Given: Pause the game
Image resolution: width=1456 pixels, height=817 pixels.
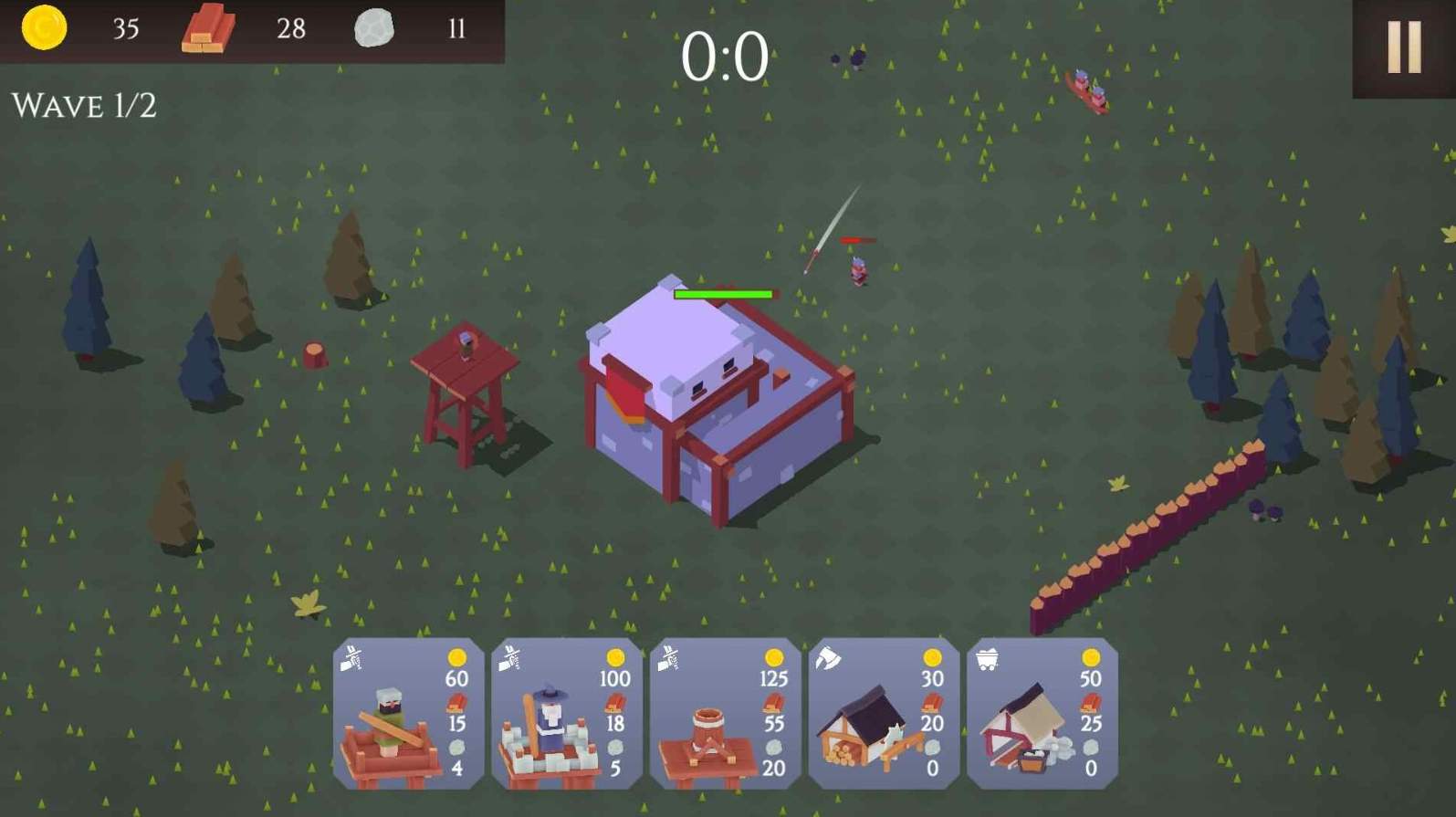Looking at the screenshot, I should click(1403, 47).
